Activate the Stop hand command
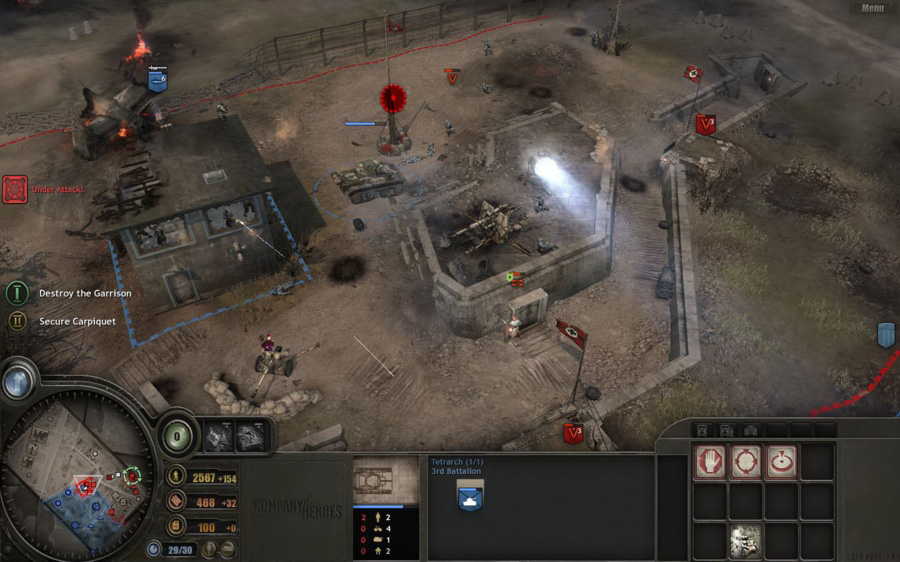 point(711,461)
